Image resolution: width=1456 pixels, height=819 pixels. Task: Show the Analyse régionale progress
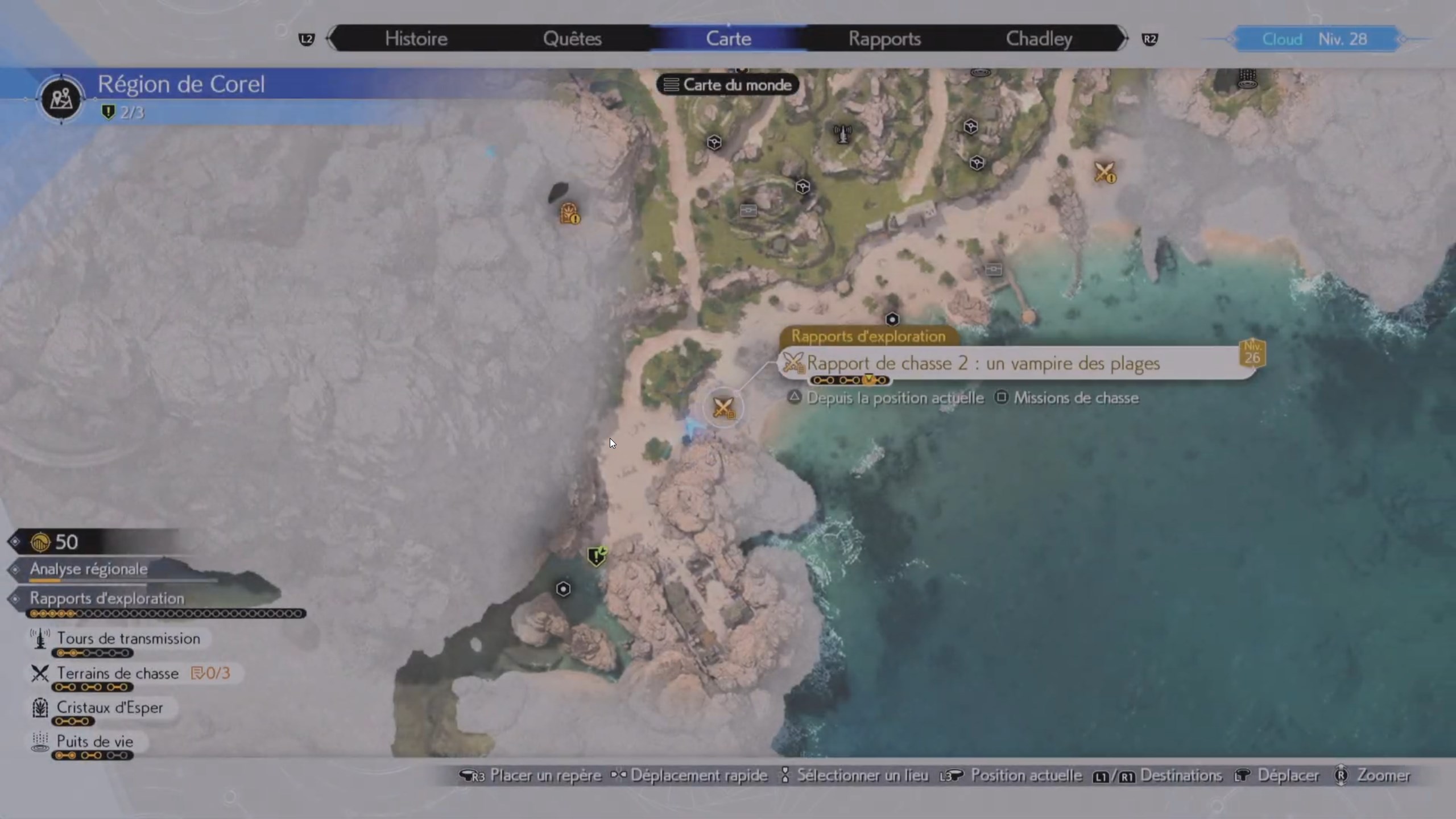point(89,569)
